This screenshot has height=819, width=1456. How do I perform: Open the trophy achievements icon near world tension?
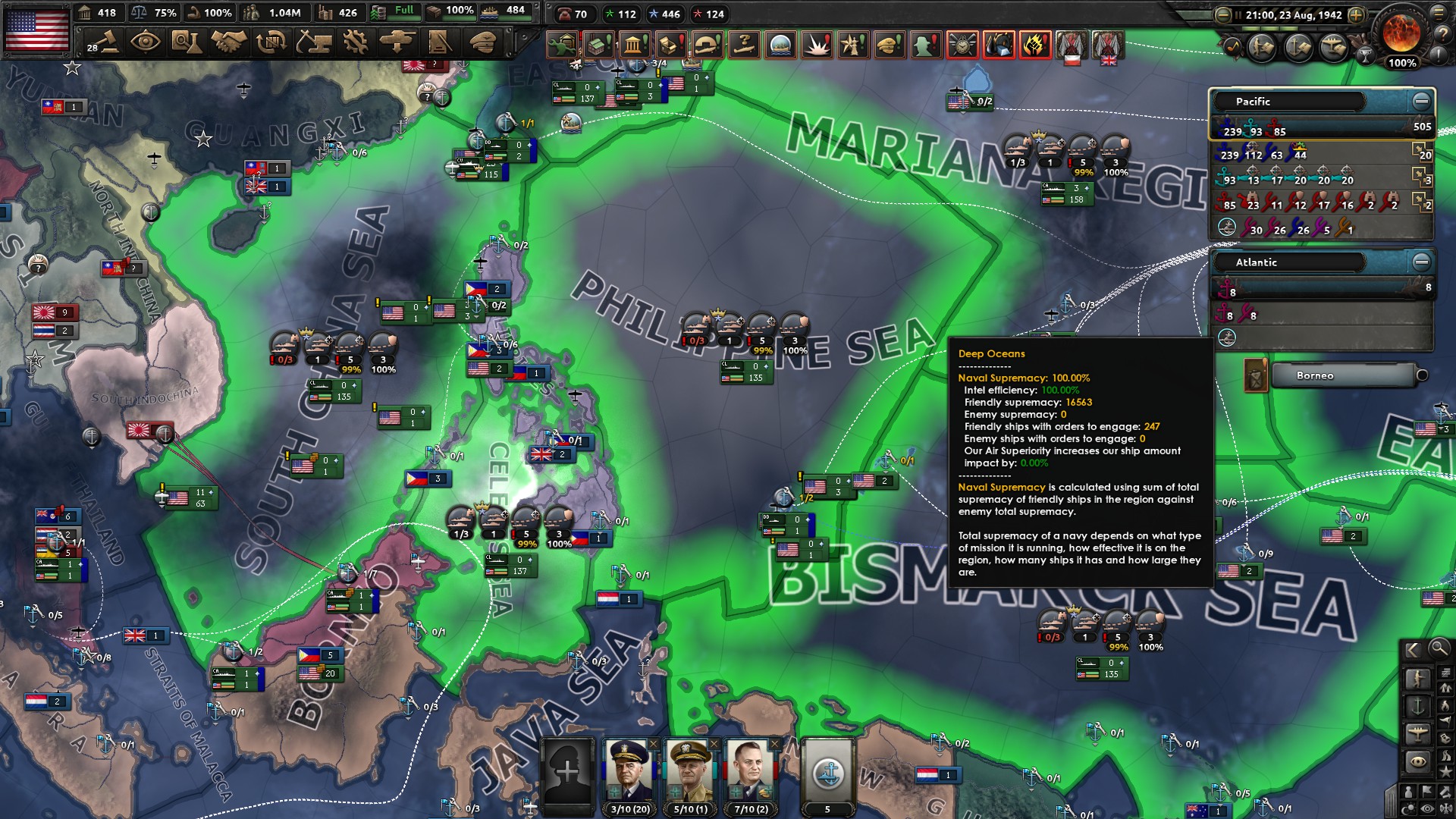tap(1365, 56)
